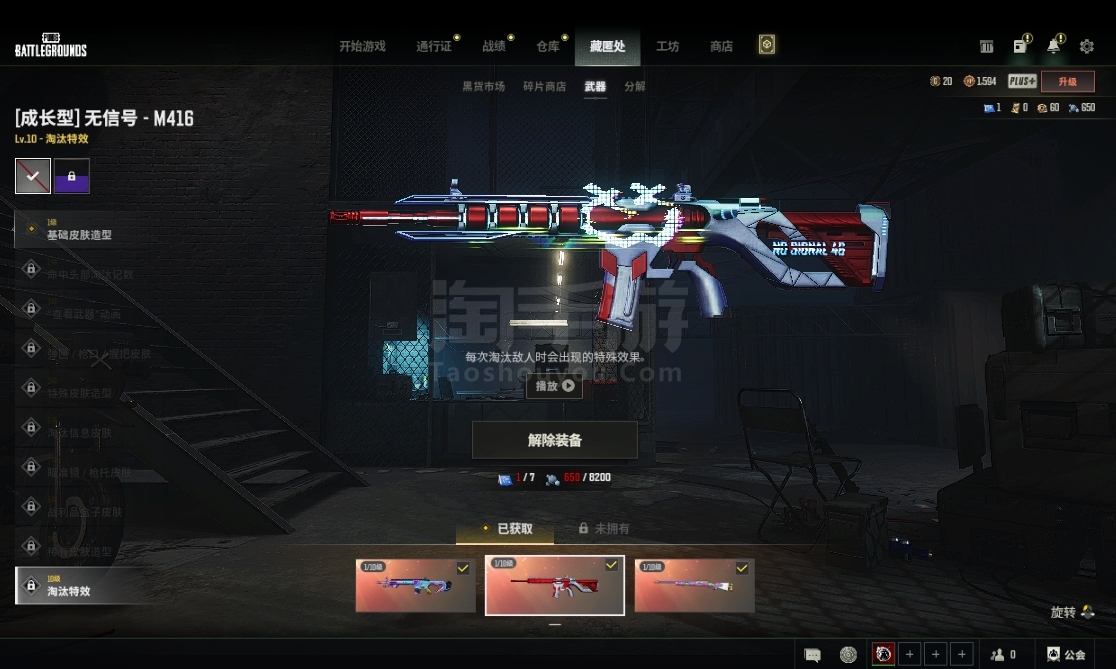
Task: Open the 开始游戏 menu
Action: (362, 46)
